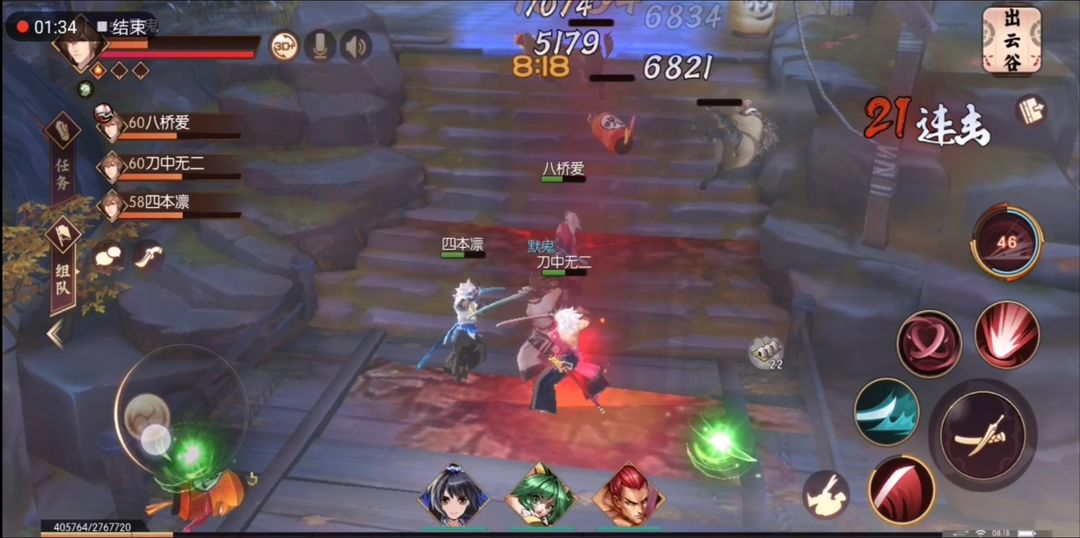Screen dimensions: 1080x538
Task: Cast the teal wave slash skill
Action: [886, 411]
